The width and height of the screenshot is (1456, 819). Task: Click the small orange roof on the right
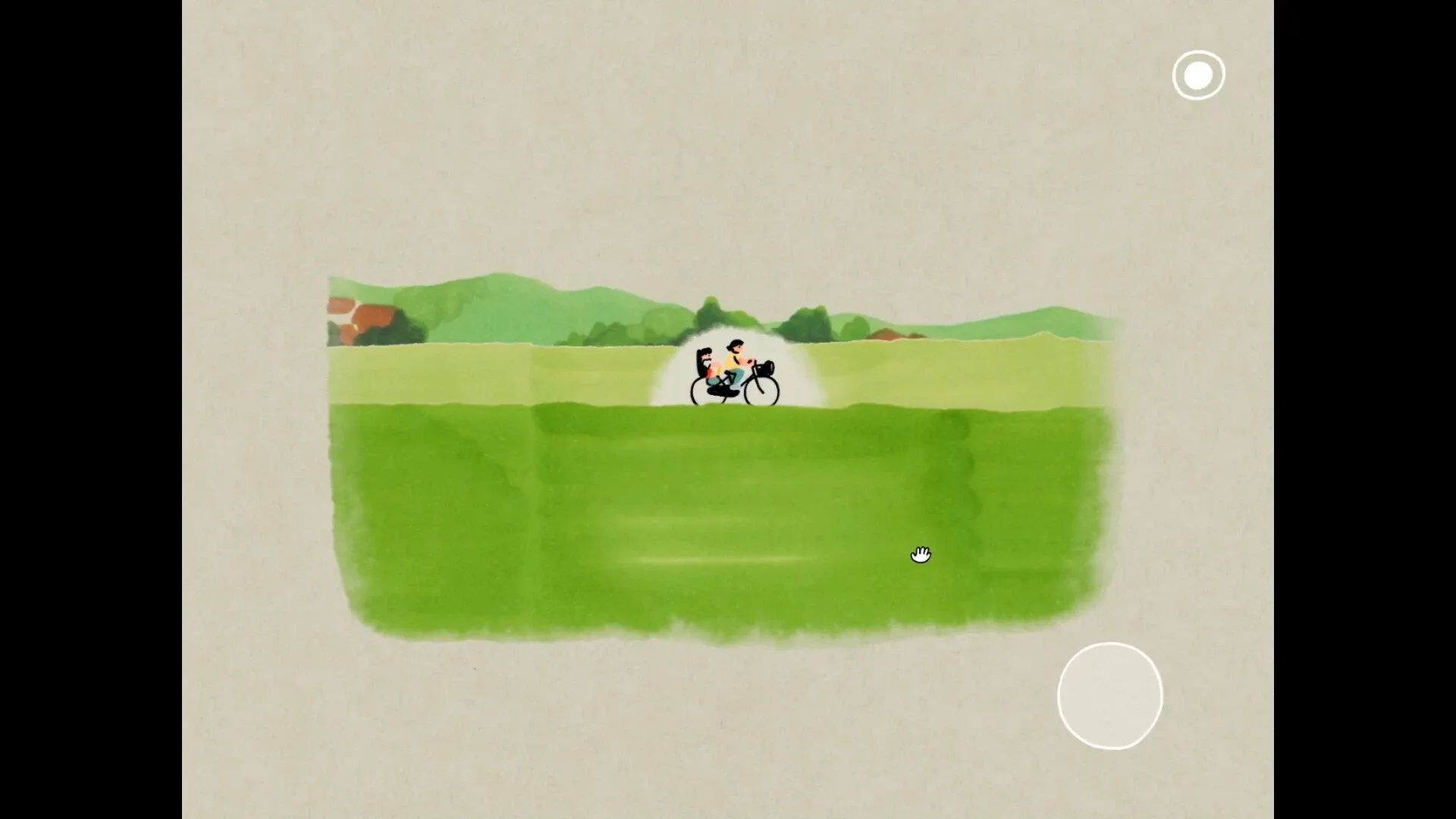point(887,334)
